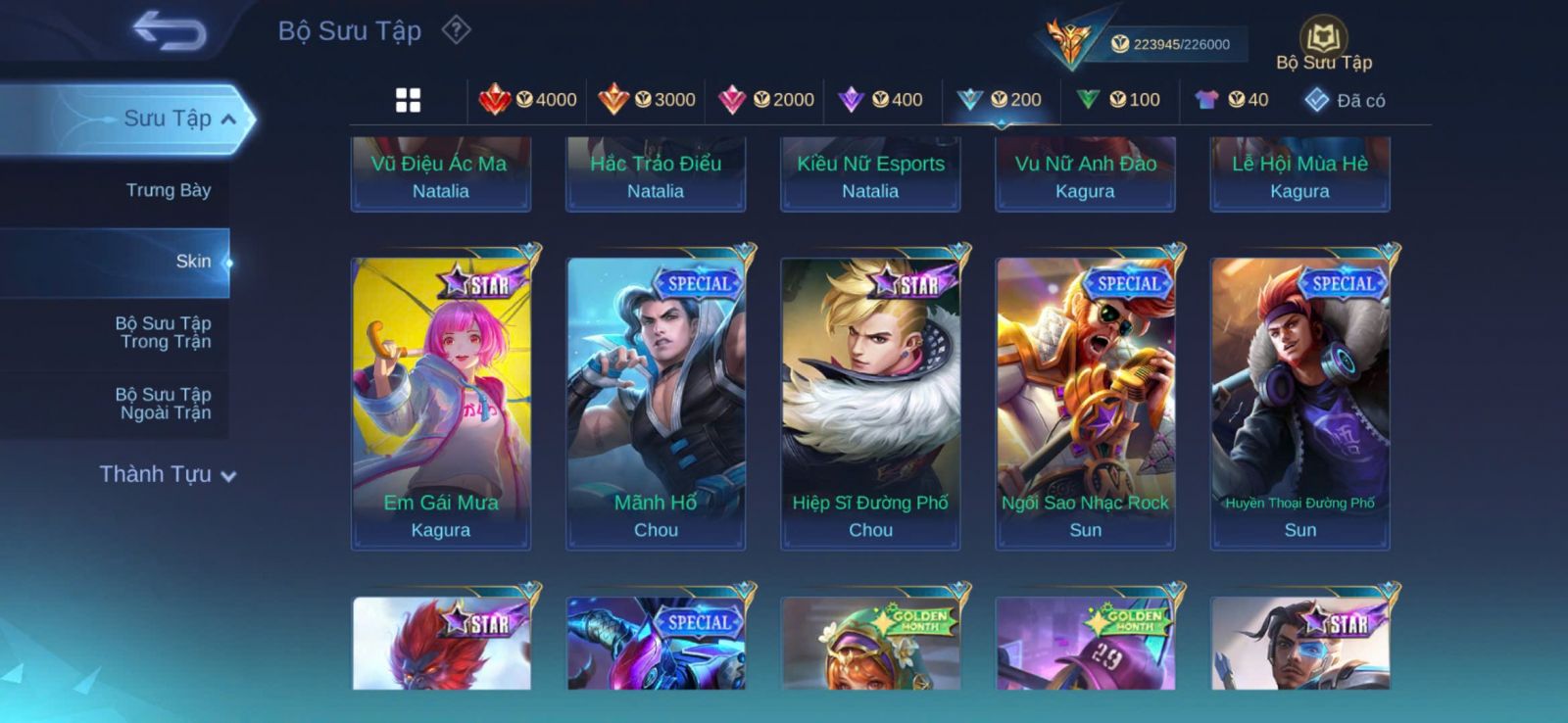Viewport: 1568px width, 723px height.
Task: Show owned skins with Đã có filter
Action: coord(1345,100)
